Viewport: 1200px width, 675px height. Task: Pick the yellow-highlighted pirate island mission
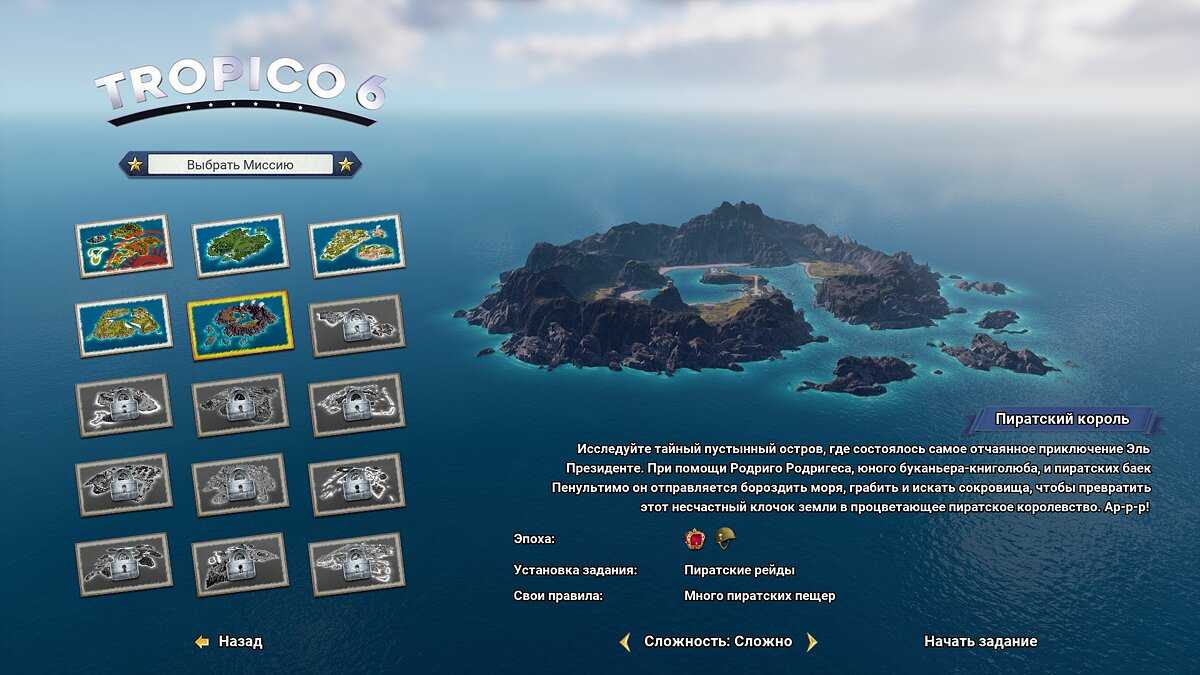tap(240, 325)
